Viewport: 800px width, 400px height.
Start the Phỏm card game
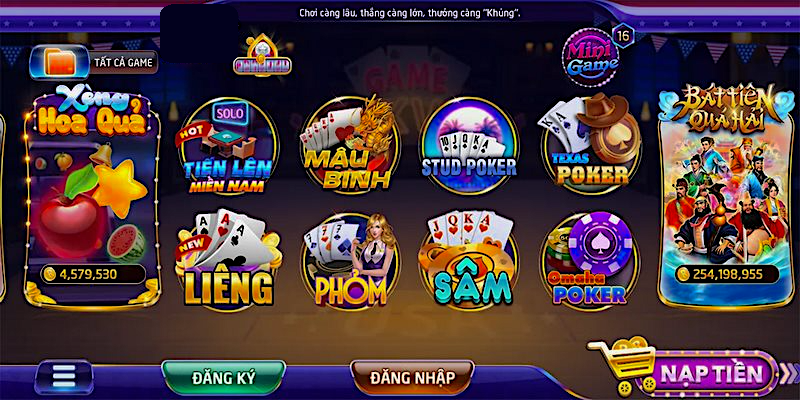tap(348, 260)
